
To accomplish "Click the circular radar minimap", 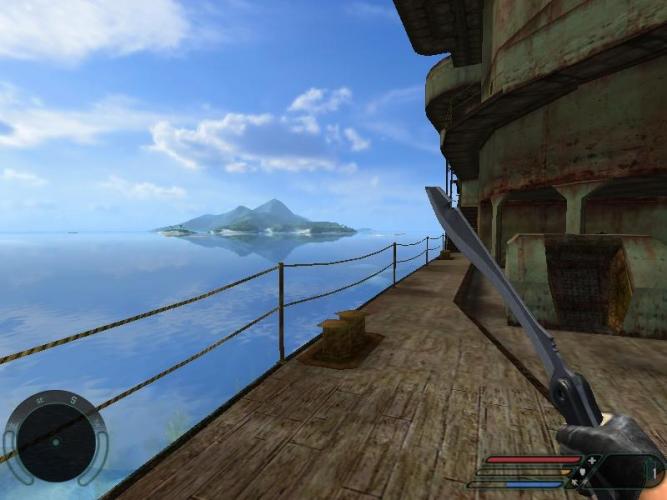I will pyautogui.click(x=55, y=439).
